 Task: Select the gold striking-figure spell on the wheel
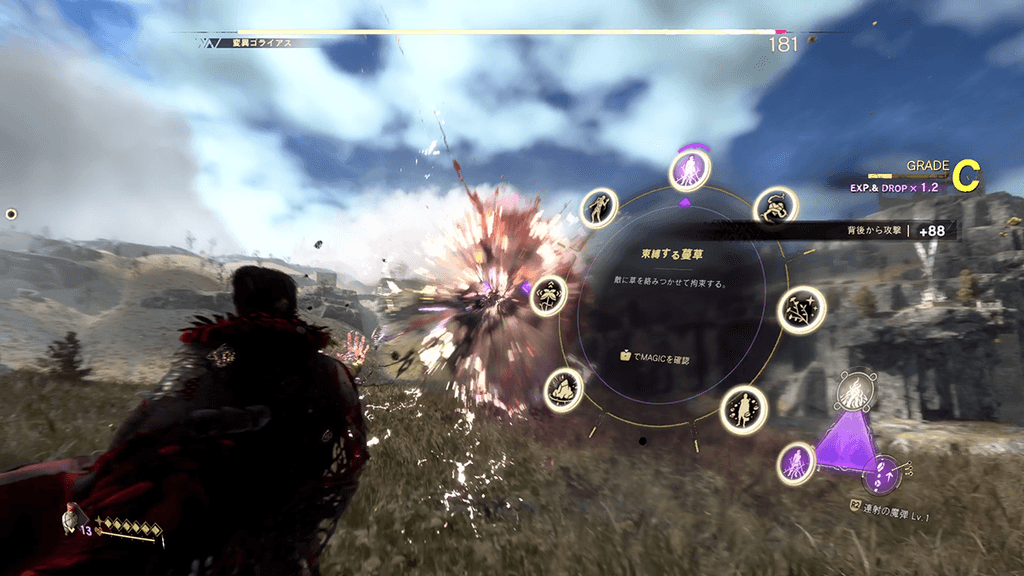598,208
